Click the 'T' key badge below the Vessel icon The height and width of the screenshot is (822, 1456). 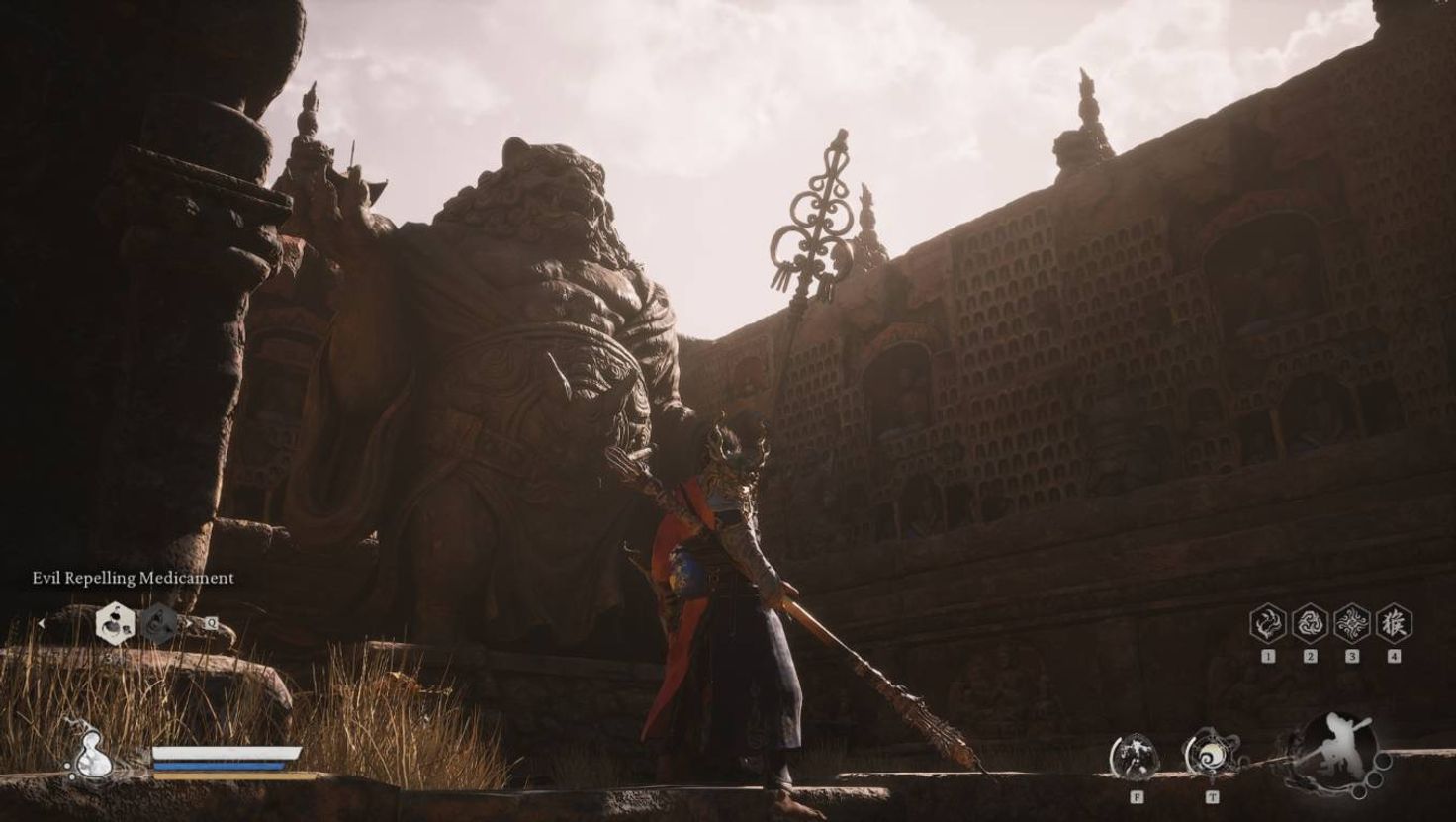pyautogui.click(x=1212, y=796)
